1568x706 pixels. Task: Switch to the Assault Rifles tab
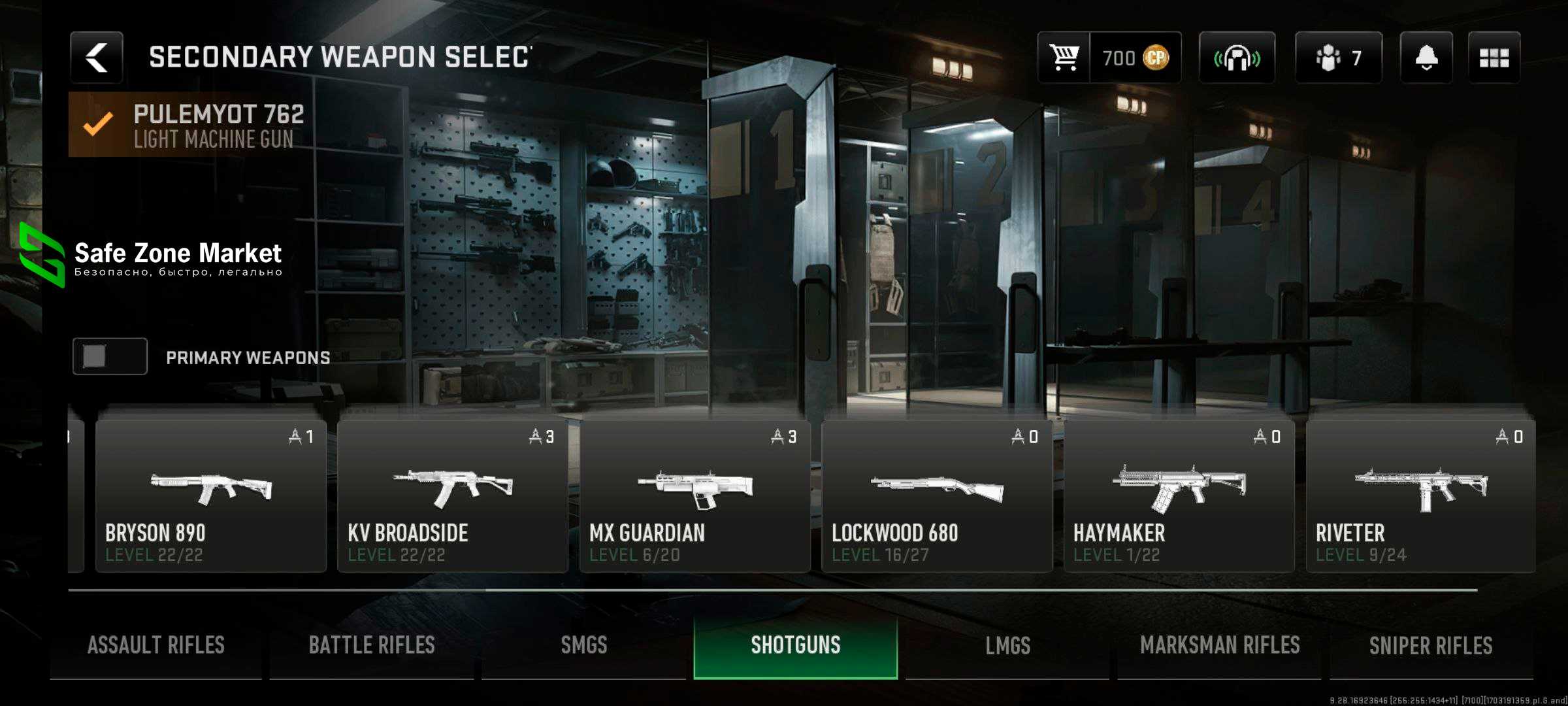156,646
